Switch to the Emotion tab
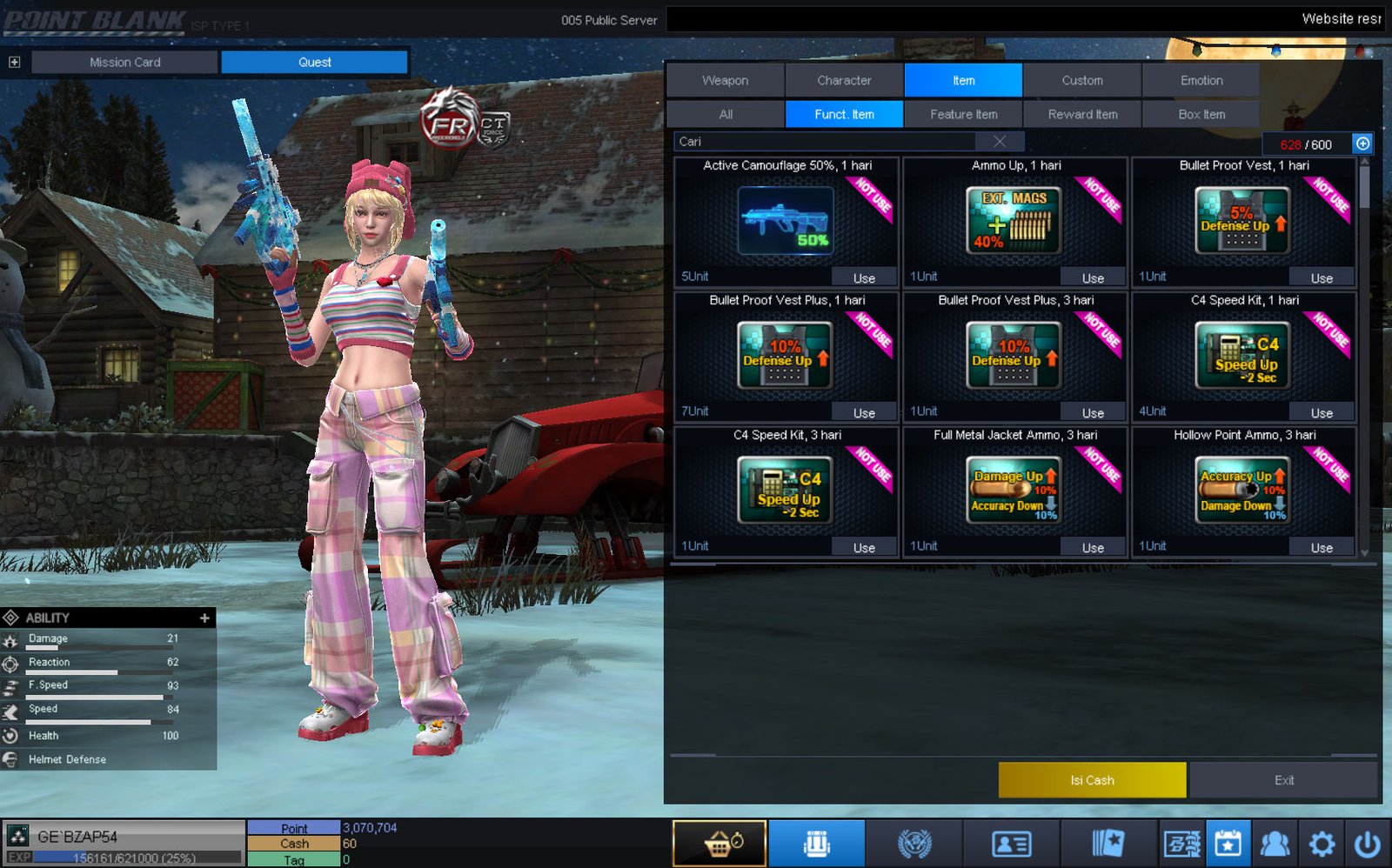The width and height of the screenshot is (1392, 868). [x=1201, y=80]
